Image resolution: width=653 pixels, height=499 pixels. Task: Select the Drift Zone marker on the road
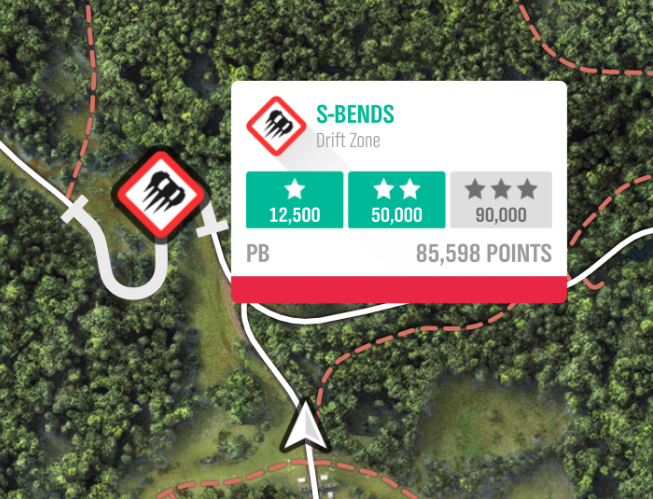pos(160,194)
